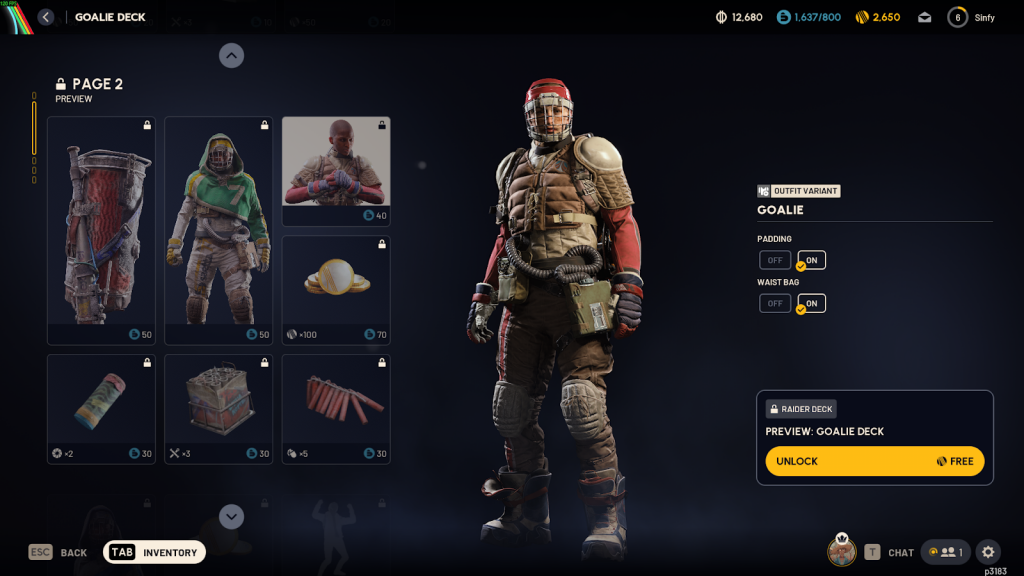Turn Padding on
The width and height of the screenshot is (1024, 576).
coord(811,261)
